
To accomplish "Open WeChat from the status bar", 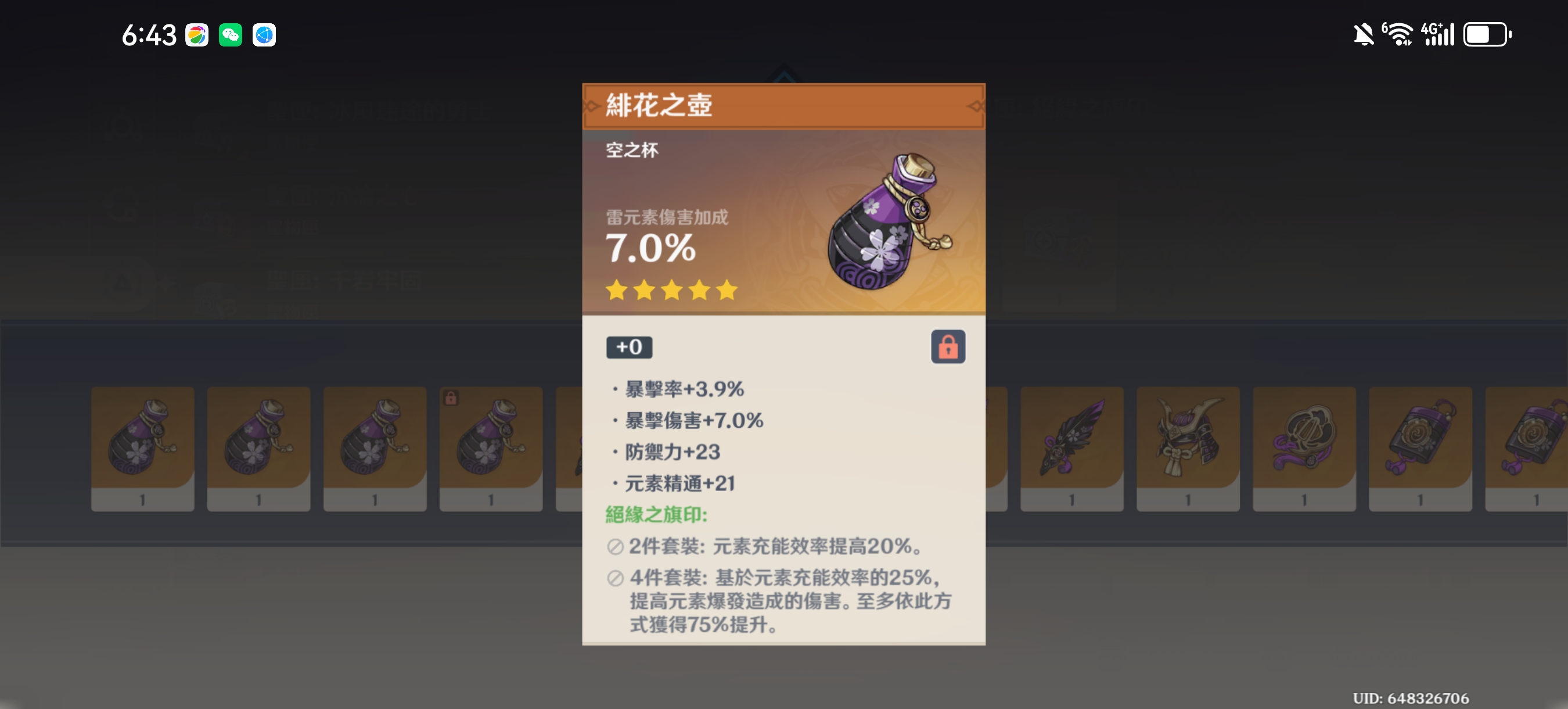I will [230, 35].
